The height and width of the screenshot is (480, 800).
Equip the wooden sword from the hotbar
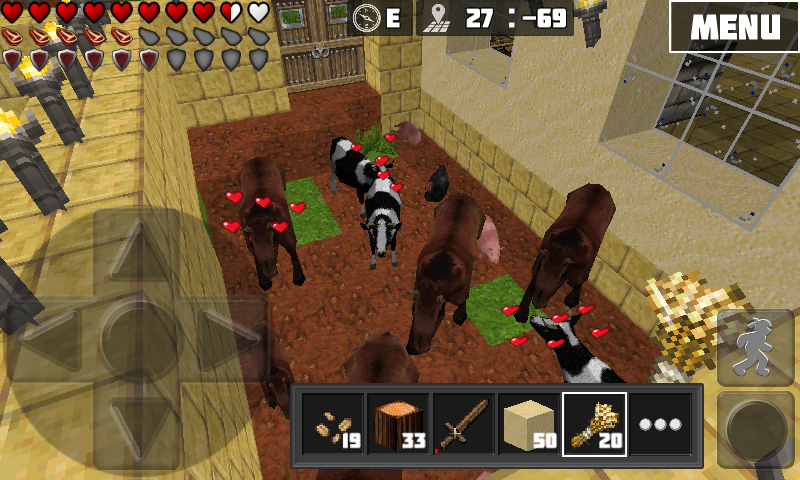click(x=463, y=424)
